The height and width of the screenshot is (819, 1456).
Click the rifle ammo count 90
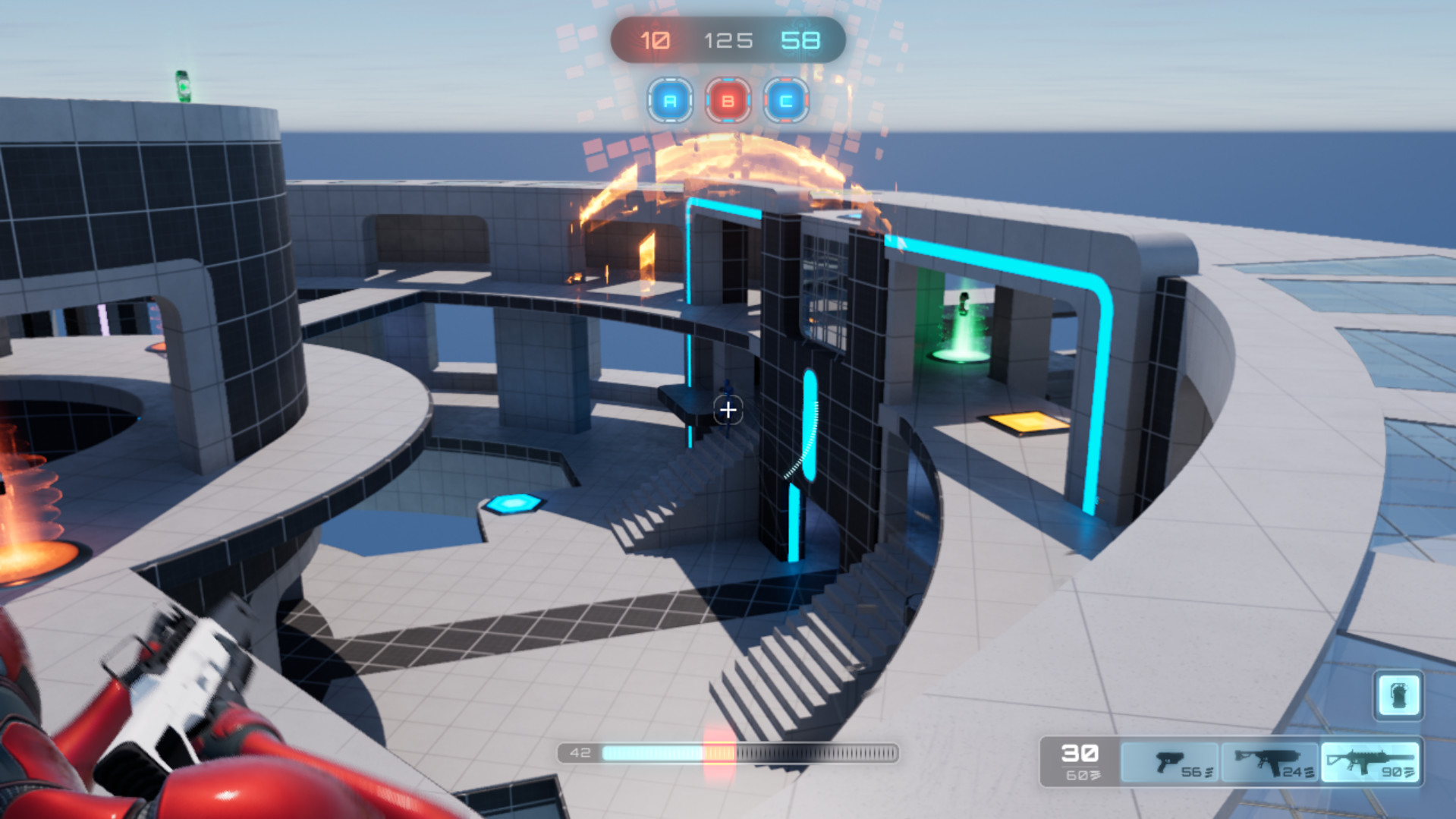coord(1393,773)
